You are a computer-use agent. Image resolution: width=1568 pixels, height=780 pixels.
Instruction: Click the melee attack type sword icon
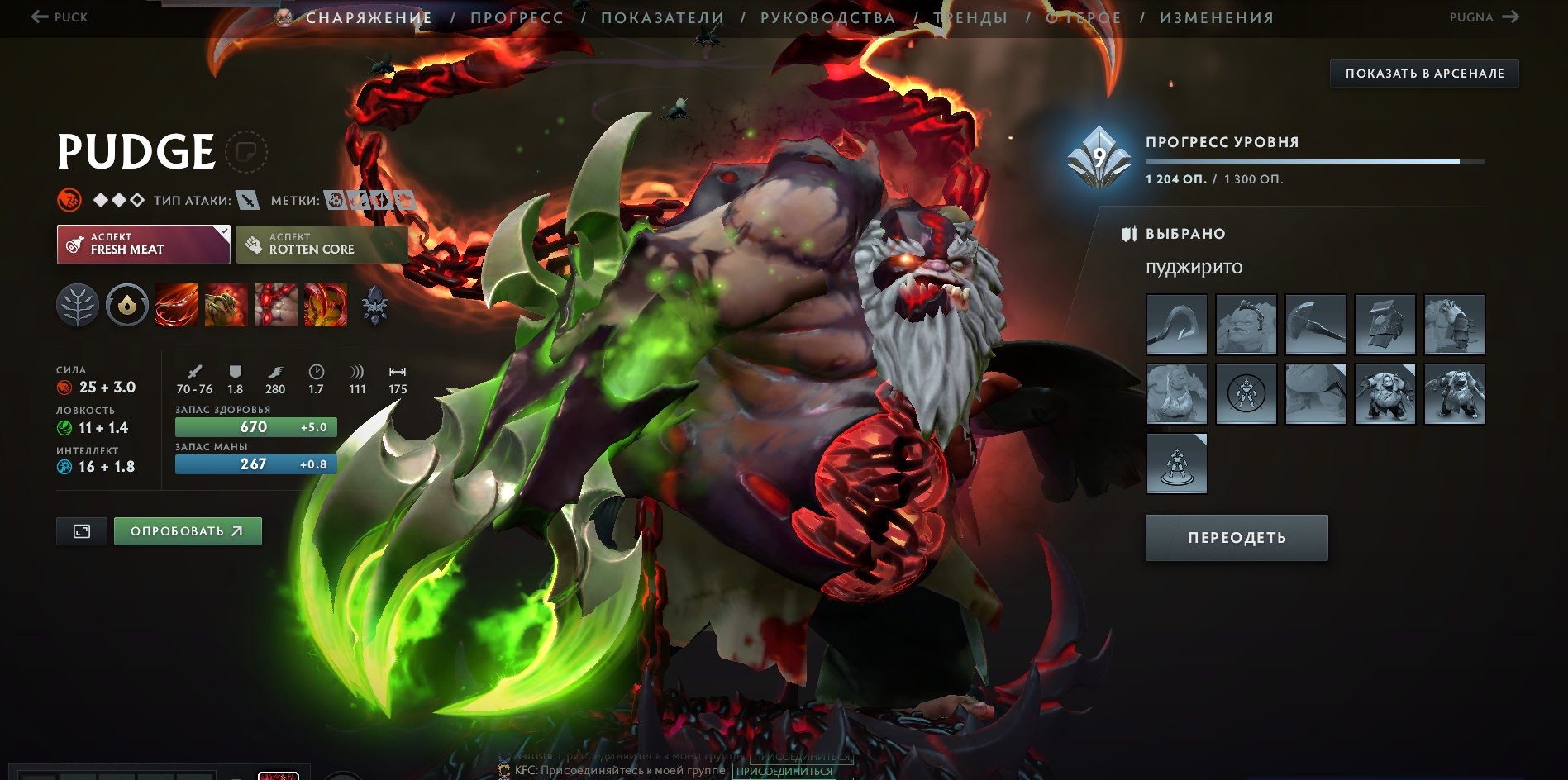point(245,199)
